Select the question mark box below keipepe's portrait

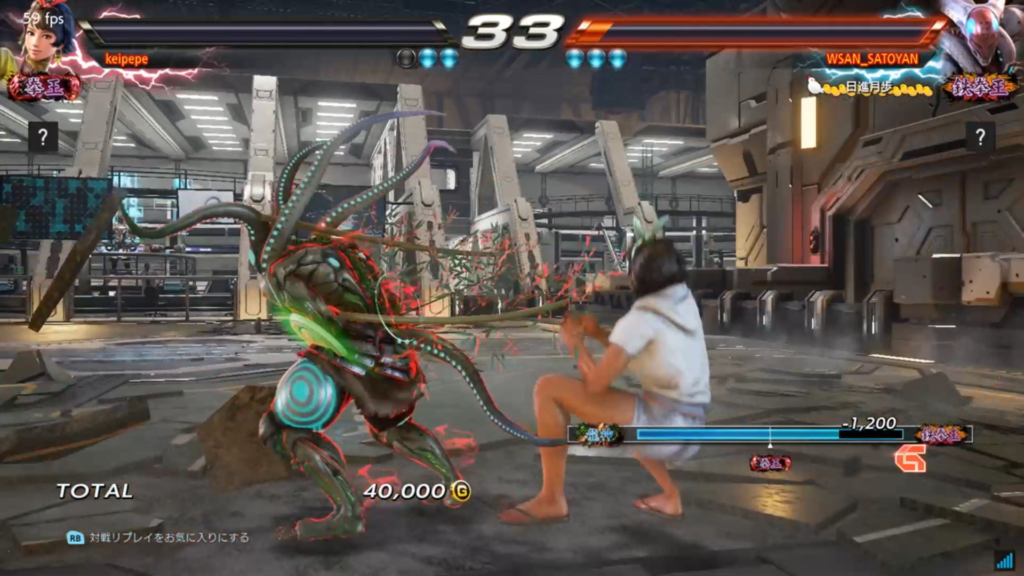click(x=42, y=137)
